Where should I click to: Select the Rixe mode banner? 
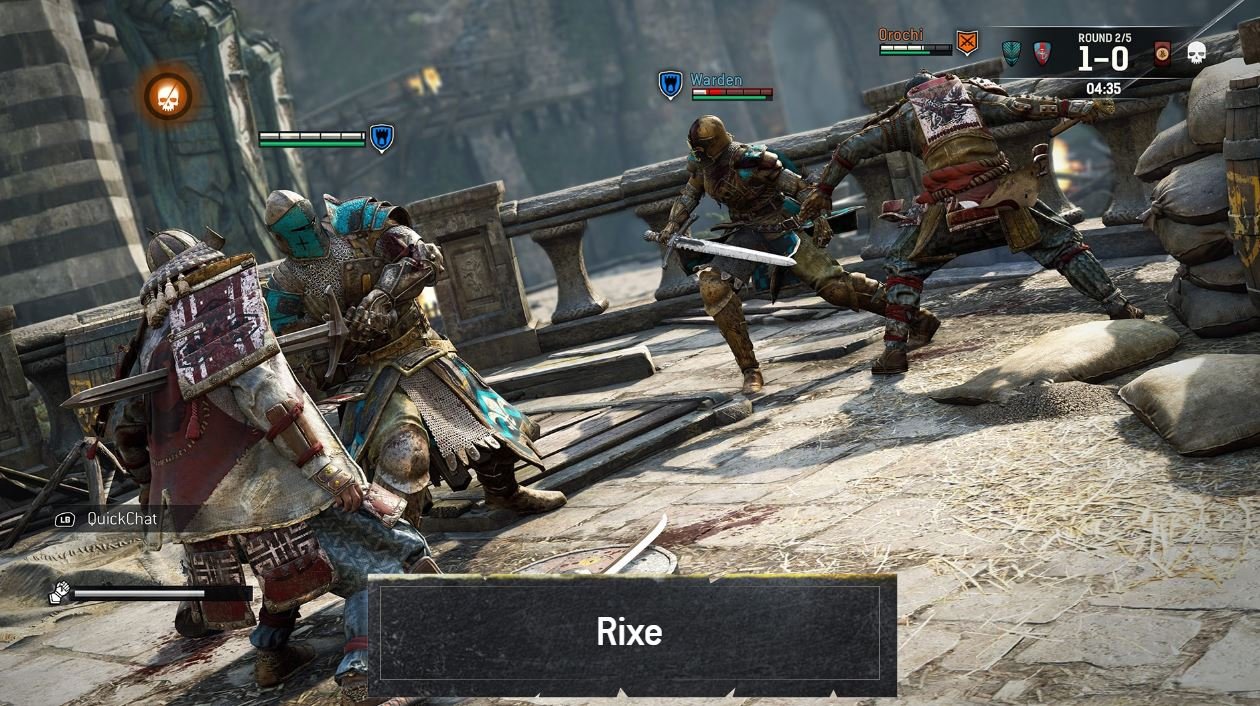(x=631, y=634)
